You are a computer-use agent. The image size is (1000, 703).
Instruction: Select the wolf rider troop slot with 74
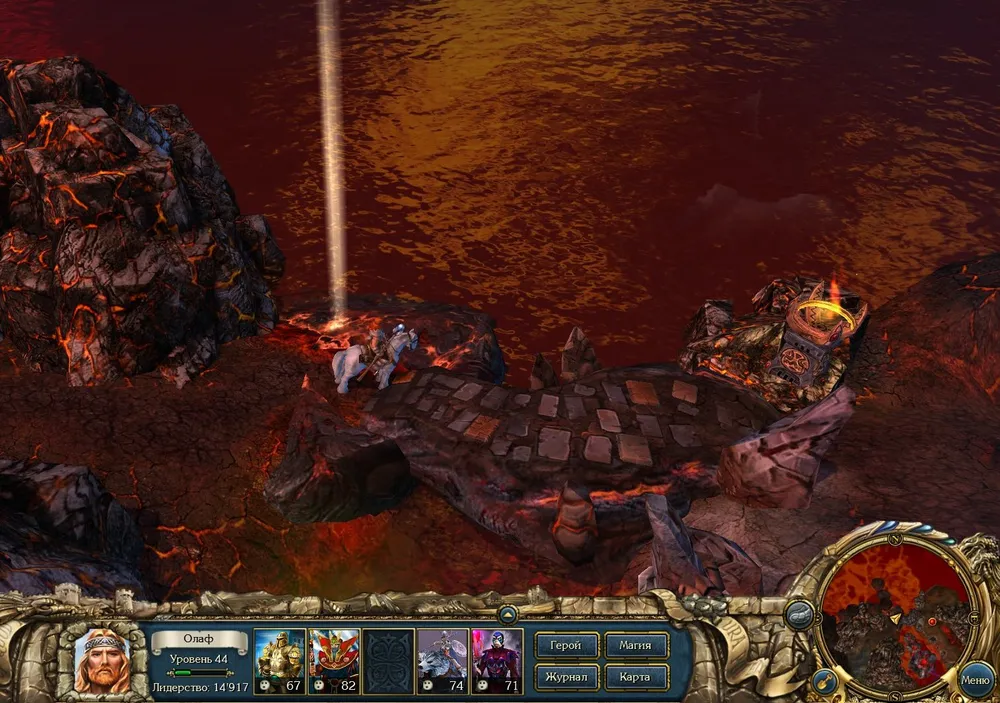[x=442, y=660]
